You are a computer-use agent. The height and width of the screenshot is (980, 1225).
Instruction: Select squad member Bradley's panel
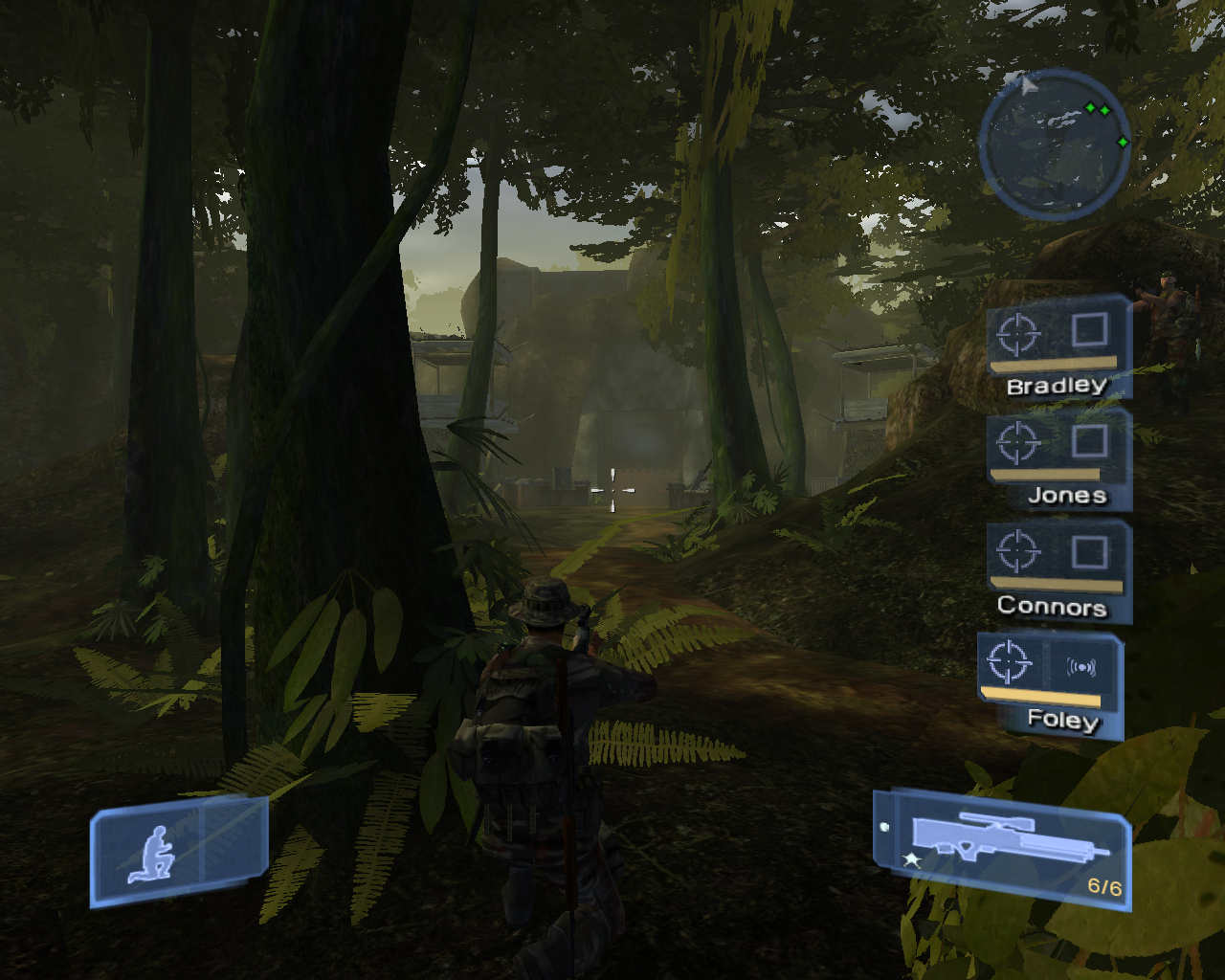[x=1058, y=346]
